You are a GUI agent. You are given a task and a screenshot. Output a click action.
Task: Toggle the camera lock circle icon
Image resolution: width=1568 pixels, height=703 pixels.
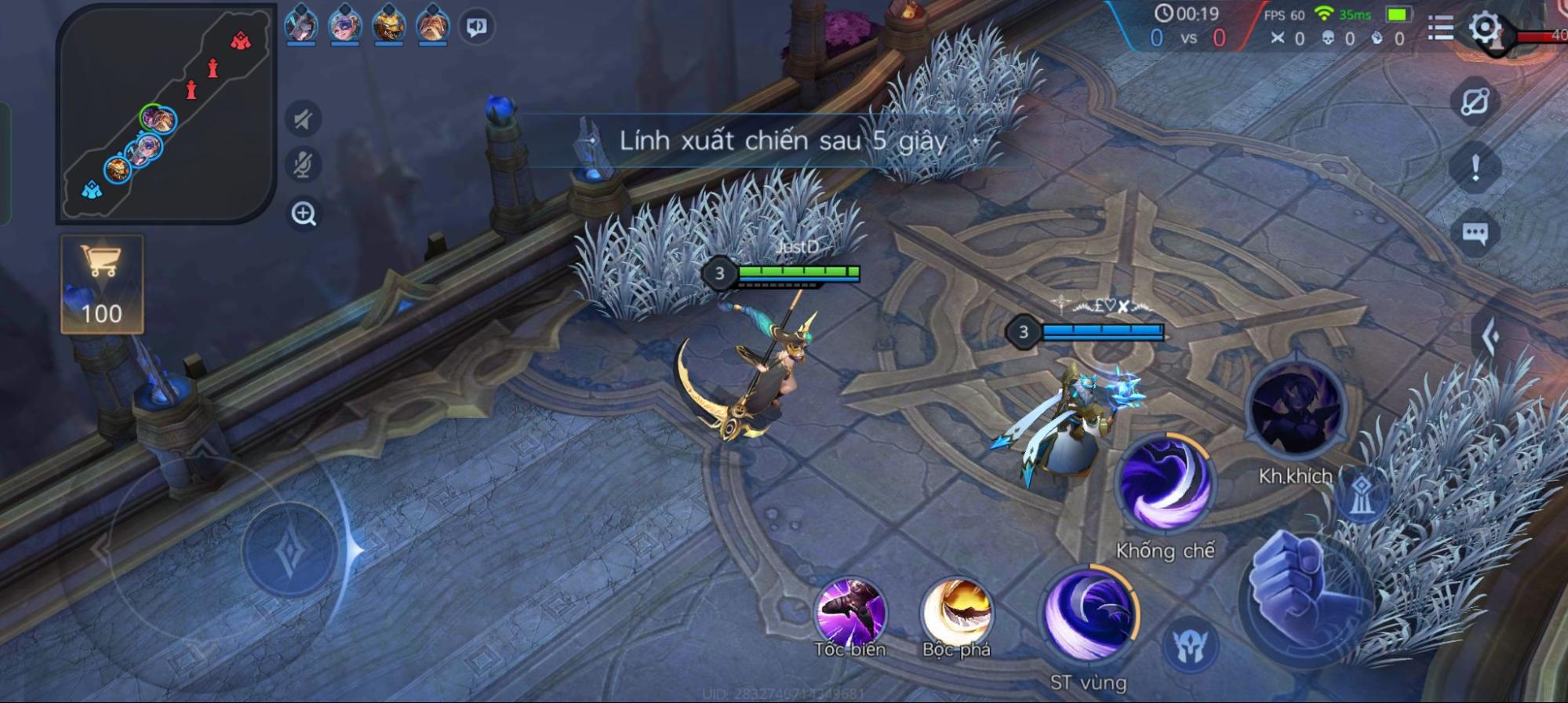click(1475, 102)
